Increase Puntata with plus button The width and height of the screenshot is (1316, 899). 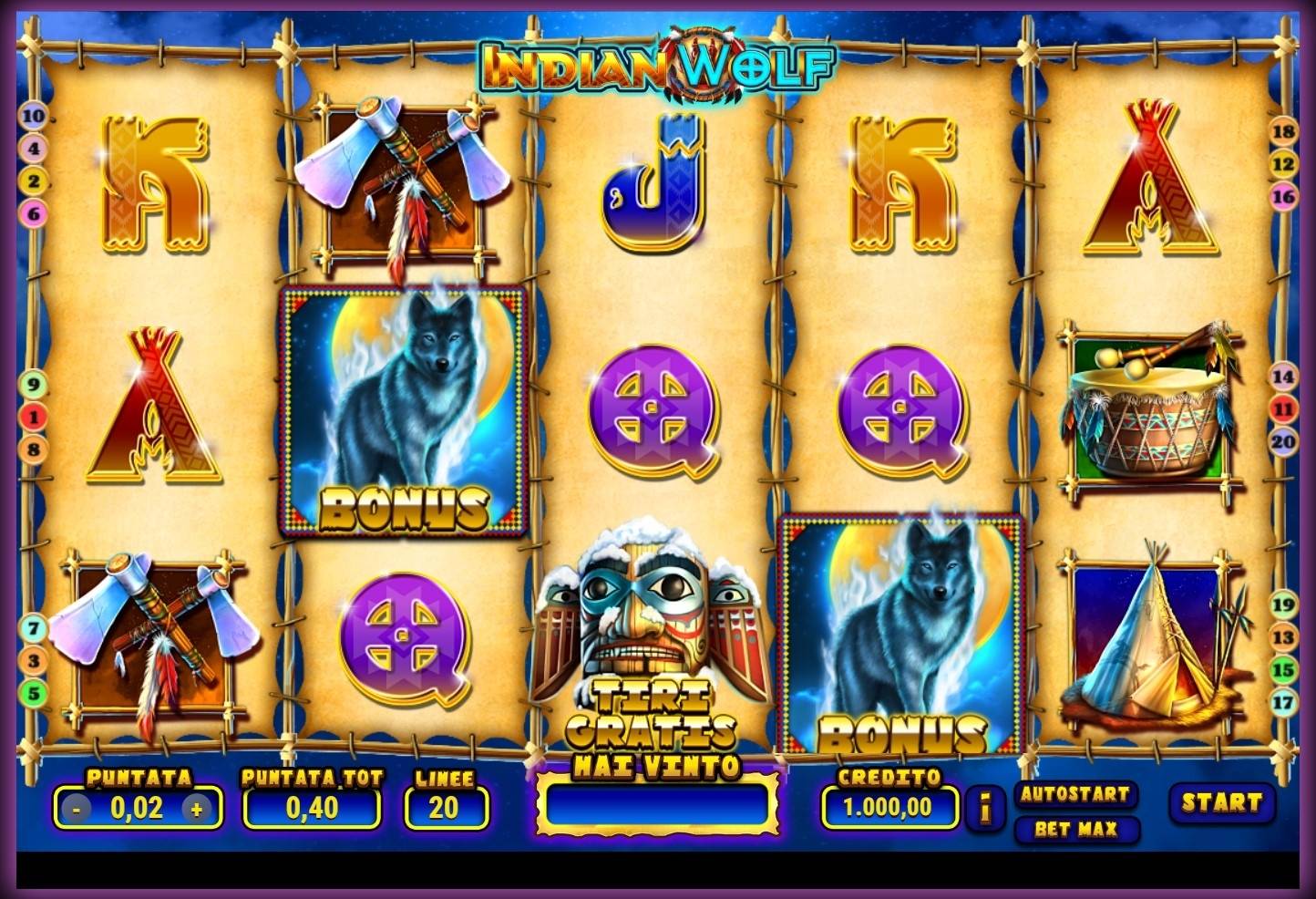point(196,809)
